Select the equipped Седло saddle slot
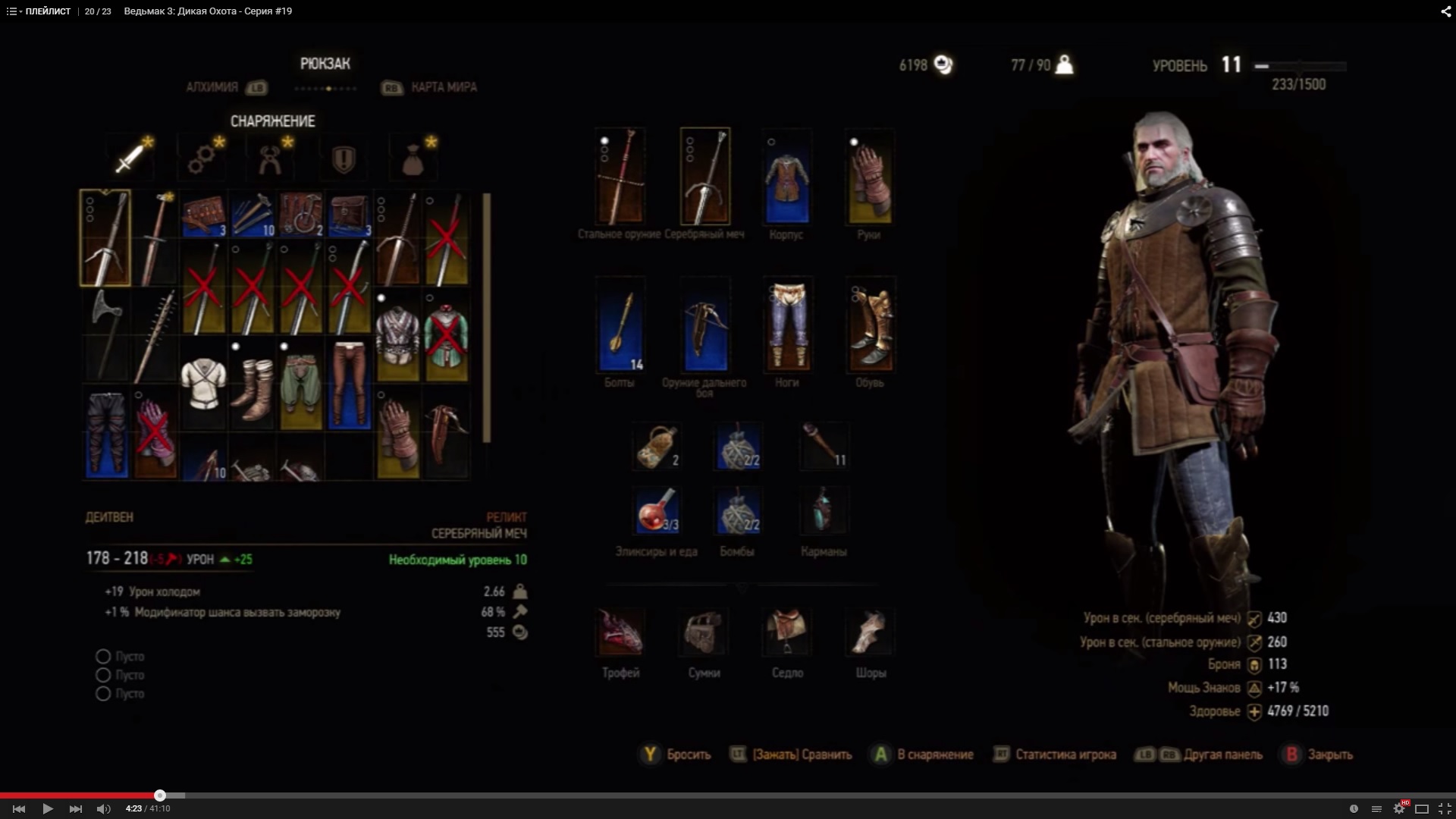 pos(787,632)
